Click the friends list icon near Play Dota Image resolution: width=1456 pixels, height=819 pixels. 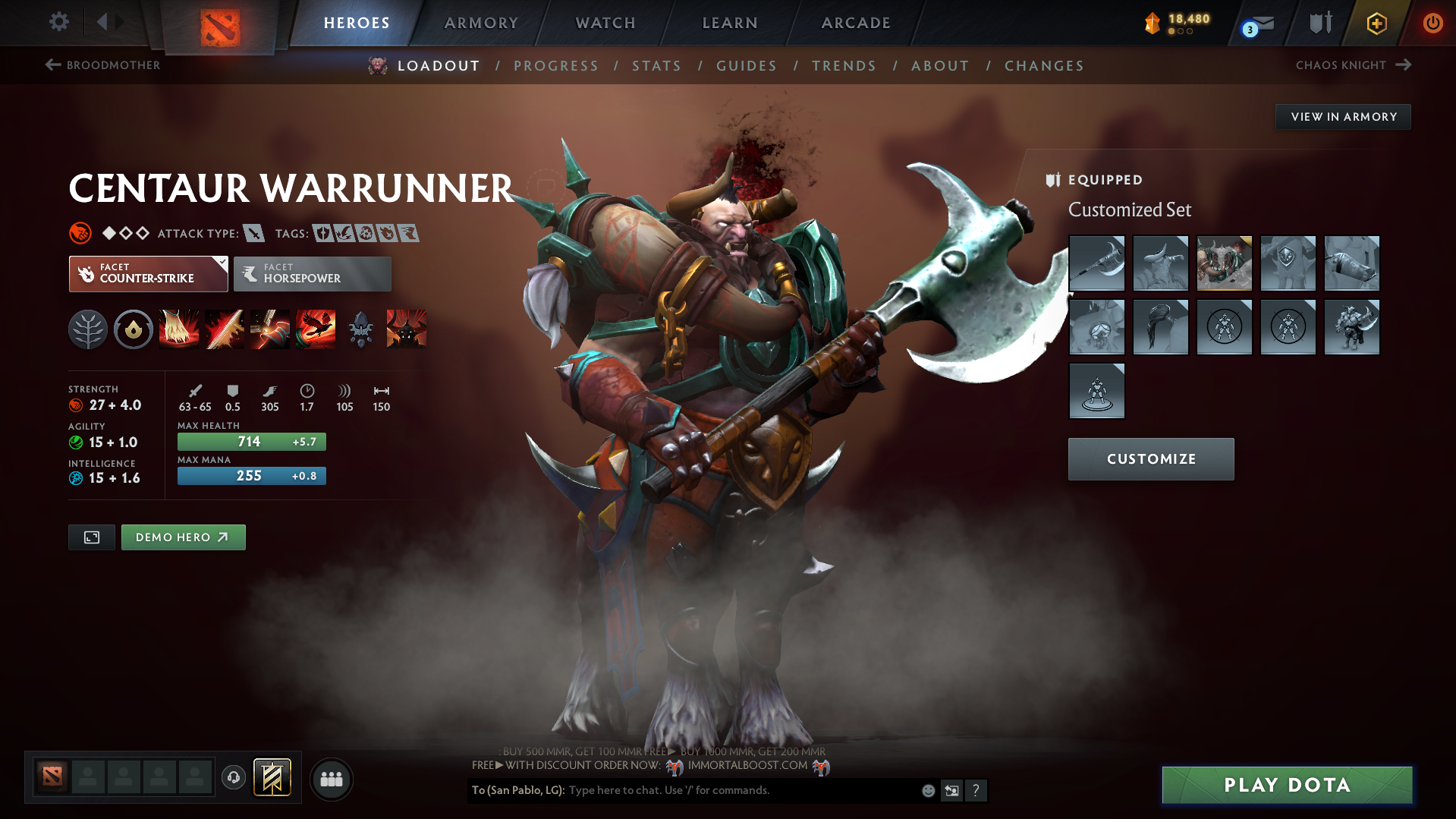(332, 779)
